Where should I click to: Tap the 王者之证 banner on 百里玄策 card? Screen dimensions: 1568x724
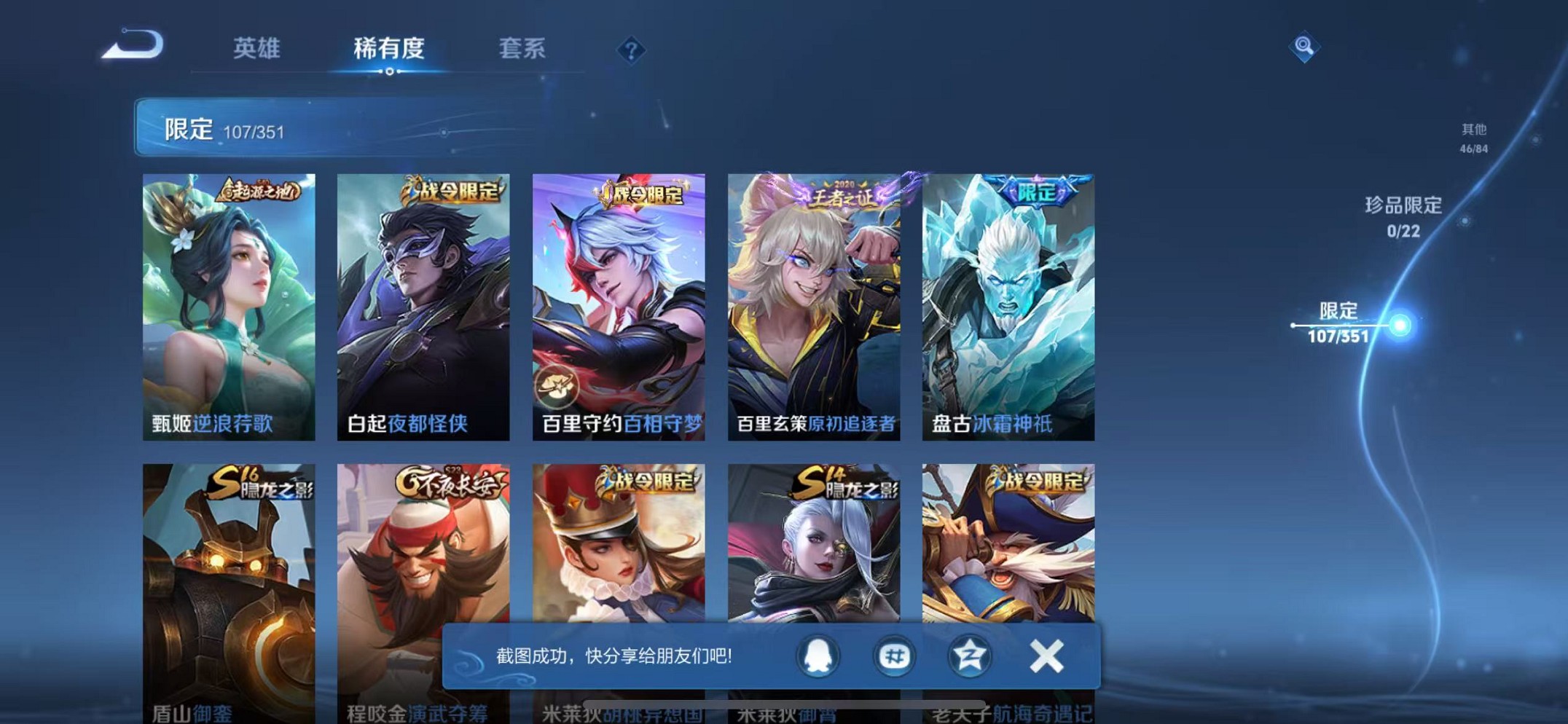(842, 194)
